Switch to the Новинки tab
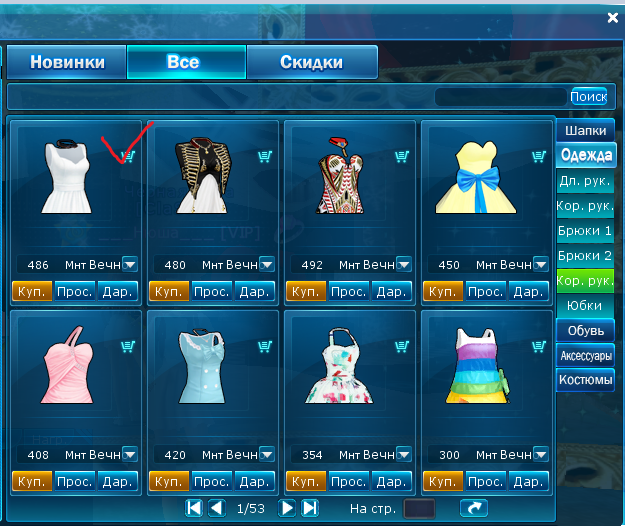 pyautogui.click(x=67, y=62)
